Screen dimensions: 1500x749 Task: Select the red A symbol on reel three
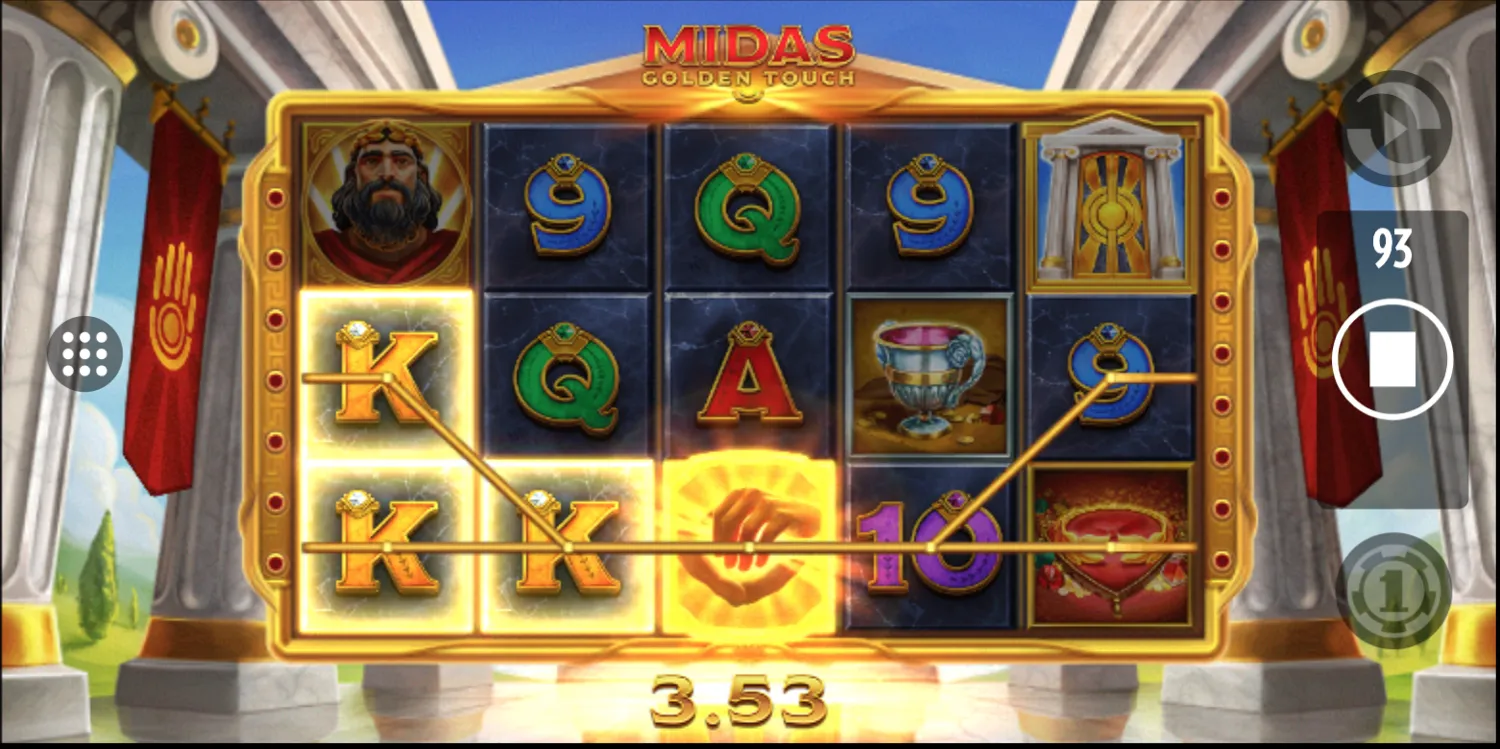coord(748,384)
